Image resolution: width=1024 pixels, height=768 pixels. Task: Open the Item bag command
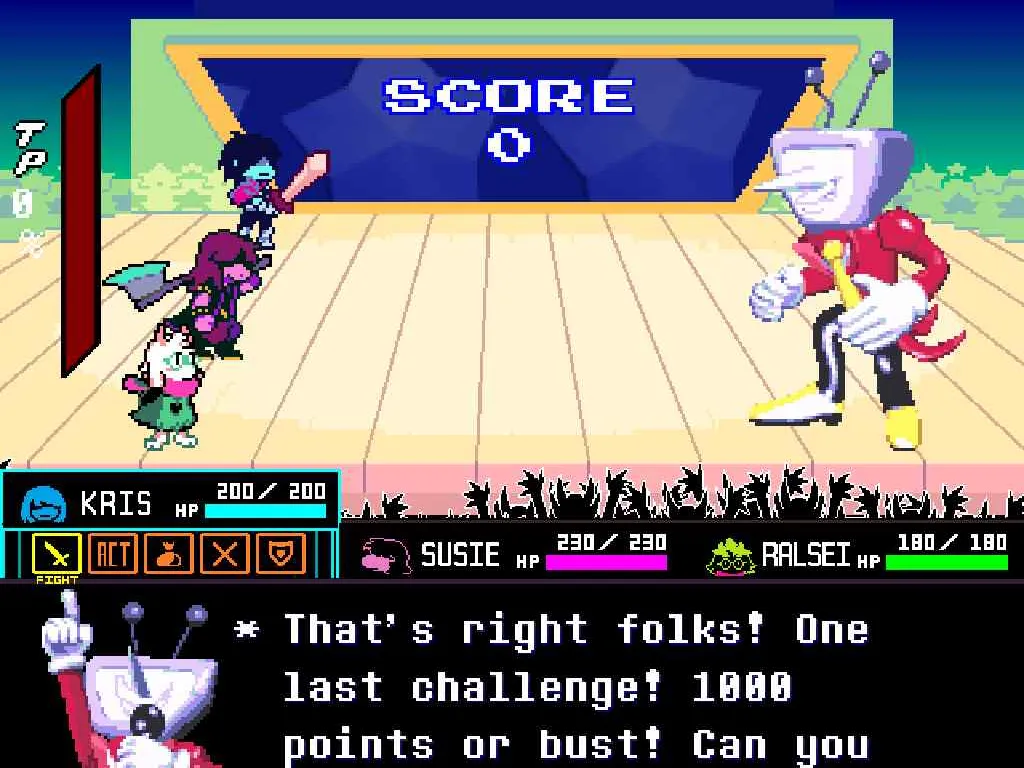pos(169,552)
